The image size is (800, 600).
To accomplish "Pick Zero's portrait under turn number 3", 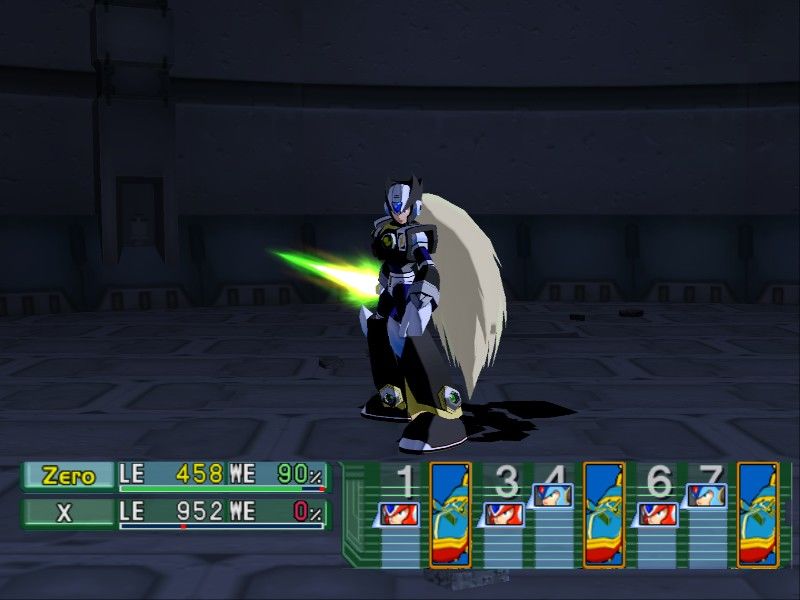I will (x=501, y=514).
